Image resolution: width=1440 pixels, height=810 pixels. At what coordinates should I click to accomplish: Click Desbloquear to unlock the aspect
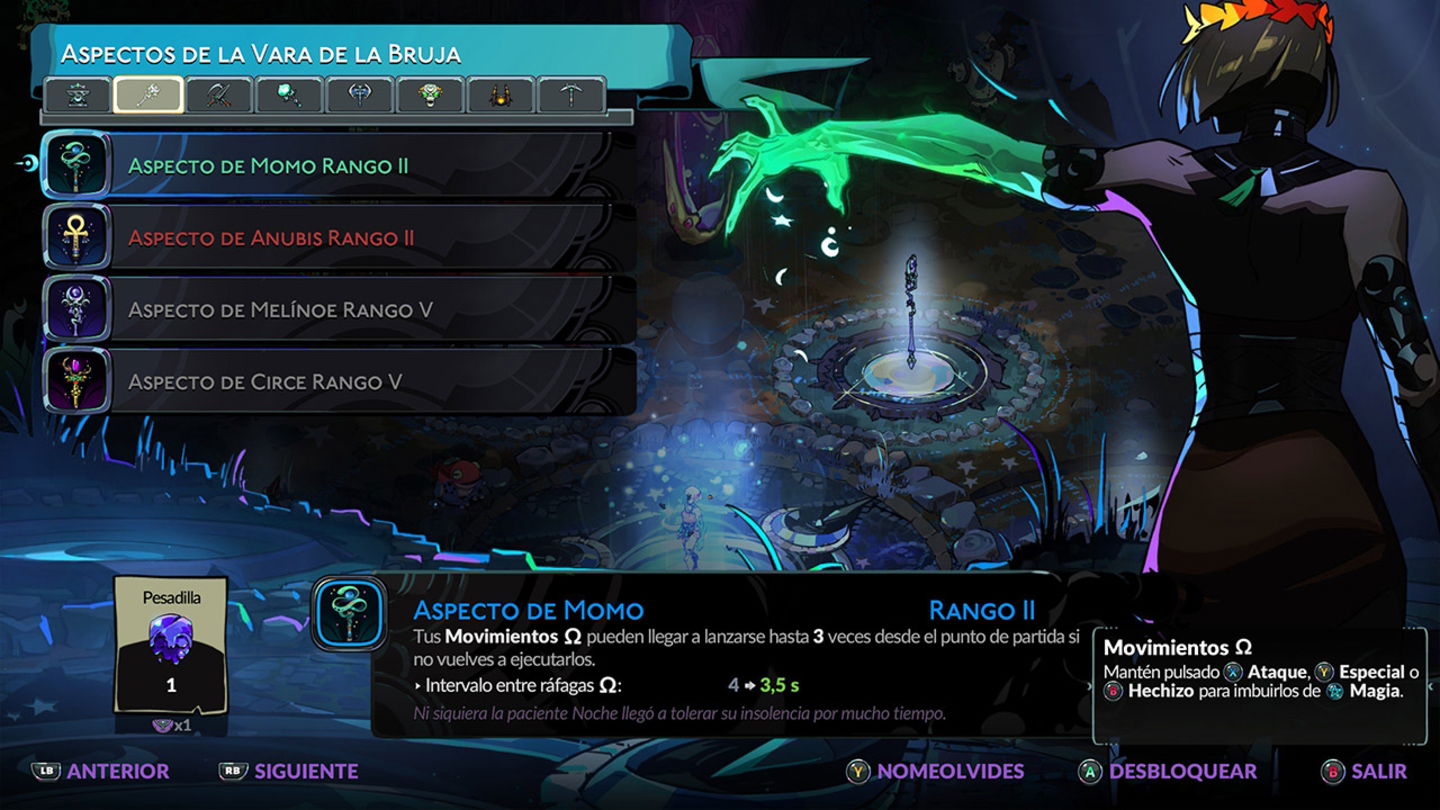click(x=1167, y=771)
